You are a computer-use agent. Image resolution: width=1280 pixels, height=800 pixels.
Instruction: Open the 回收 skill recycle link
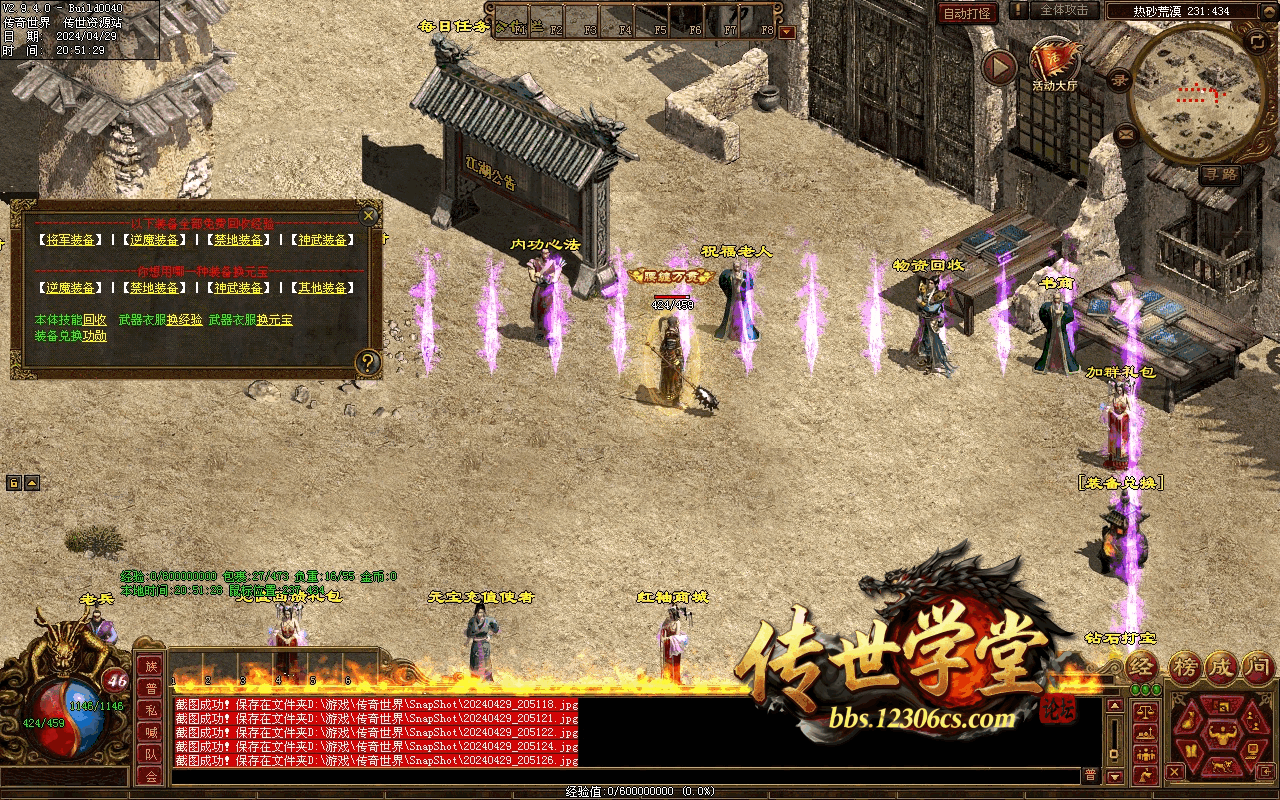pos(95,320)
